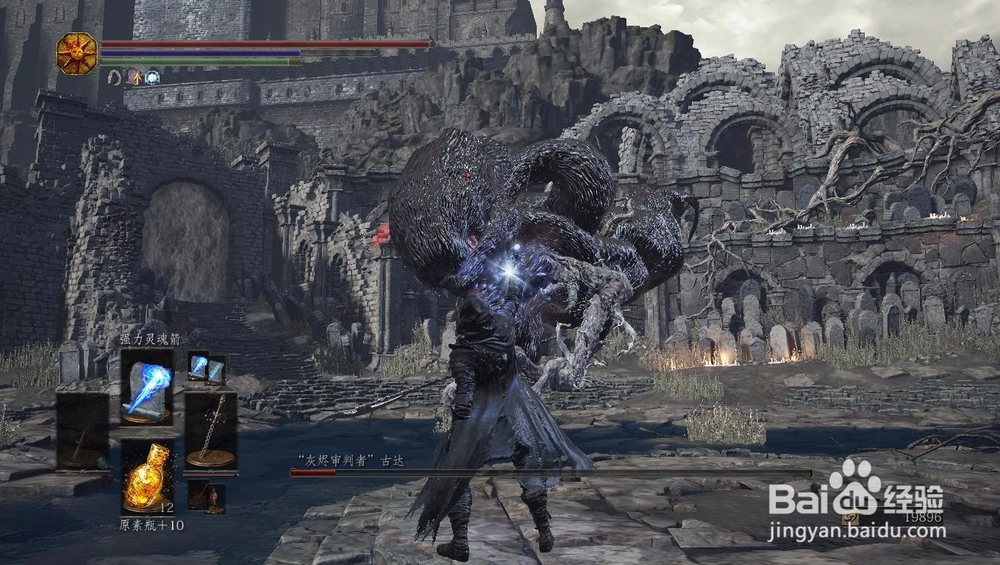
Task: Click the horseshoe-shaped status effect icon
Action: point(115,77)
